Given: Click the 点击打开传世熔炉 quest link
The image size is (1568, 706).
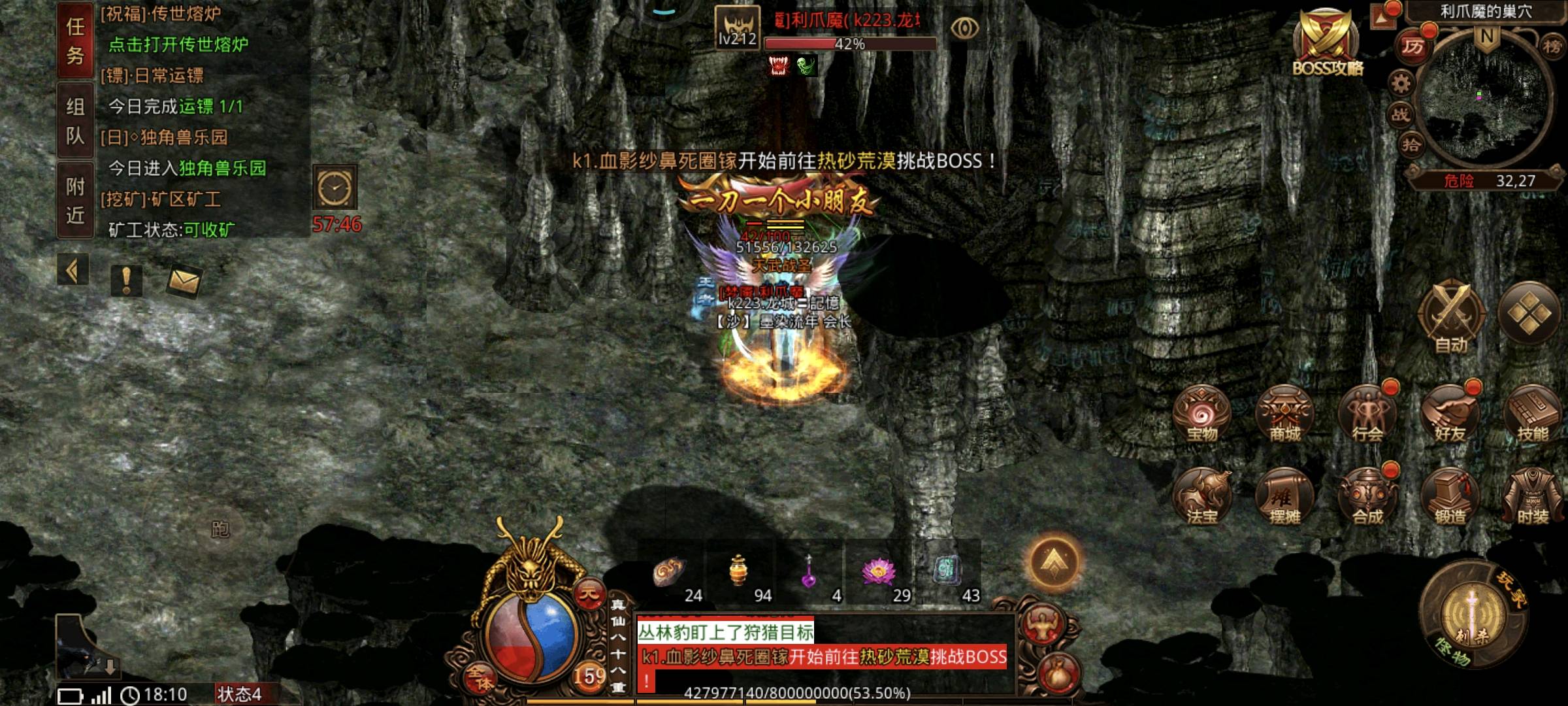Looking at the screenshot, I should [x=178, y=44].
